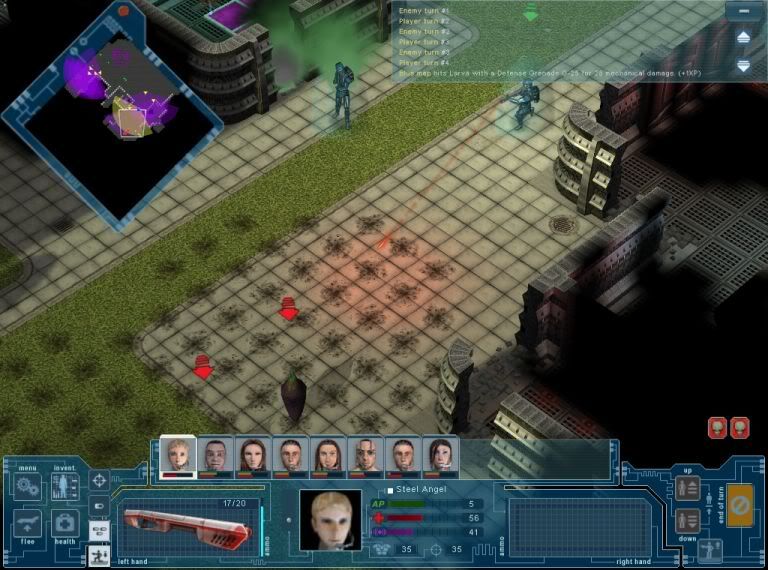Screen dimensions: 768x570
Task: Click the orange button atop the minimap
Action: [x=124, y=10]
